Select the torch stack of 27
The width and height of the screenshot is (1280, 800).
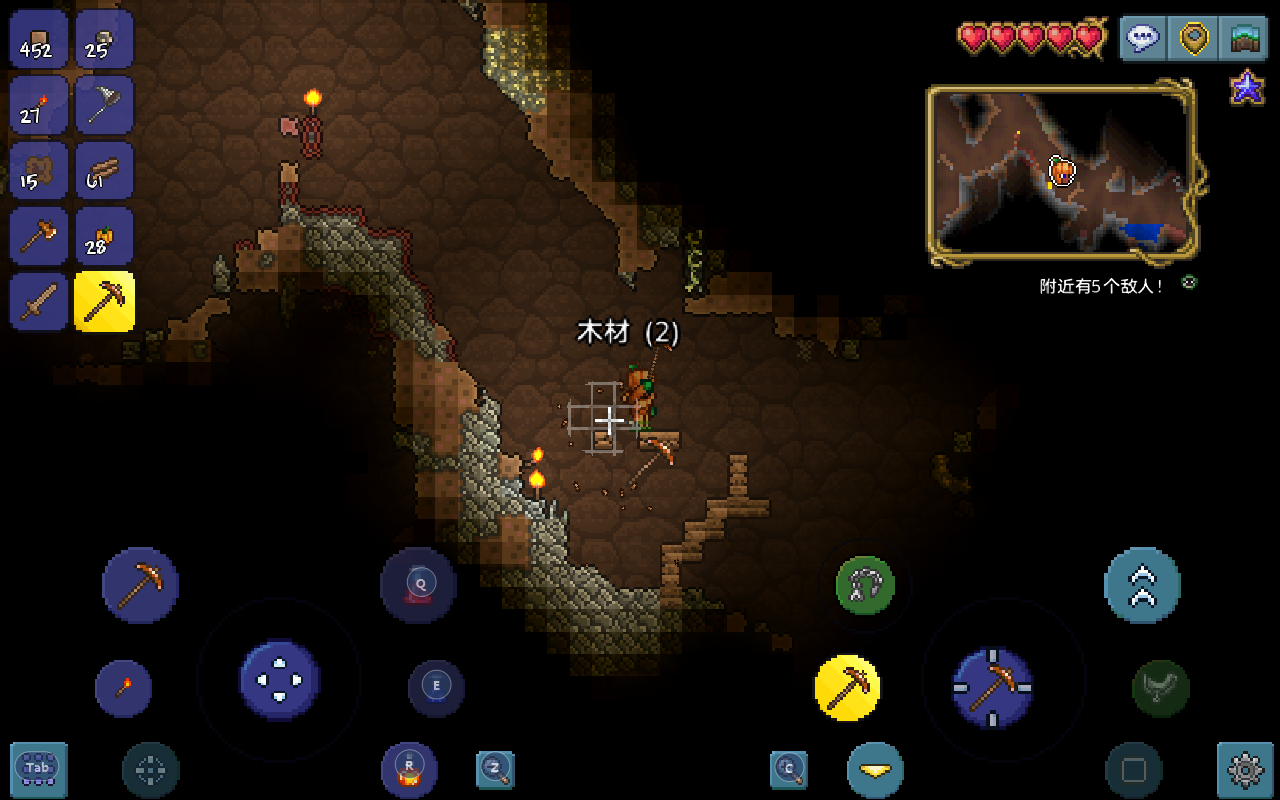[x=39, y=105]
